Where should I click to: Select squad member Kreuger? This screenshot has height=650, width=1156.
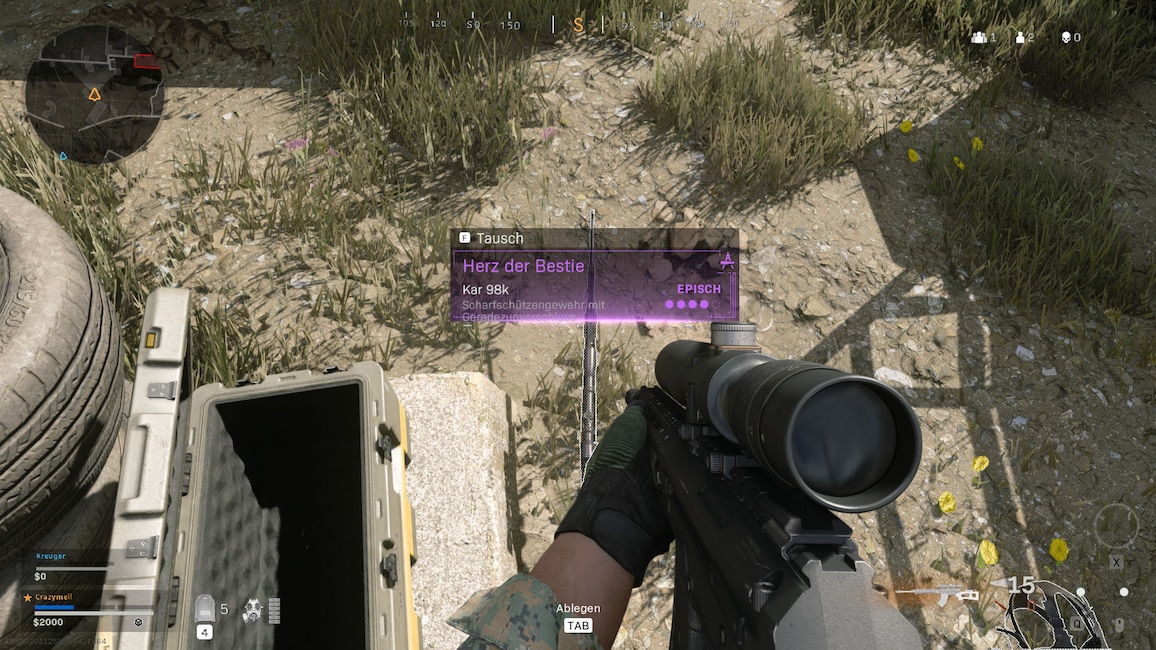[50, 555]
